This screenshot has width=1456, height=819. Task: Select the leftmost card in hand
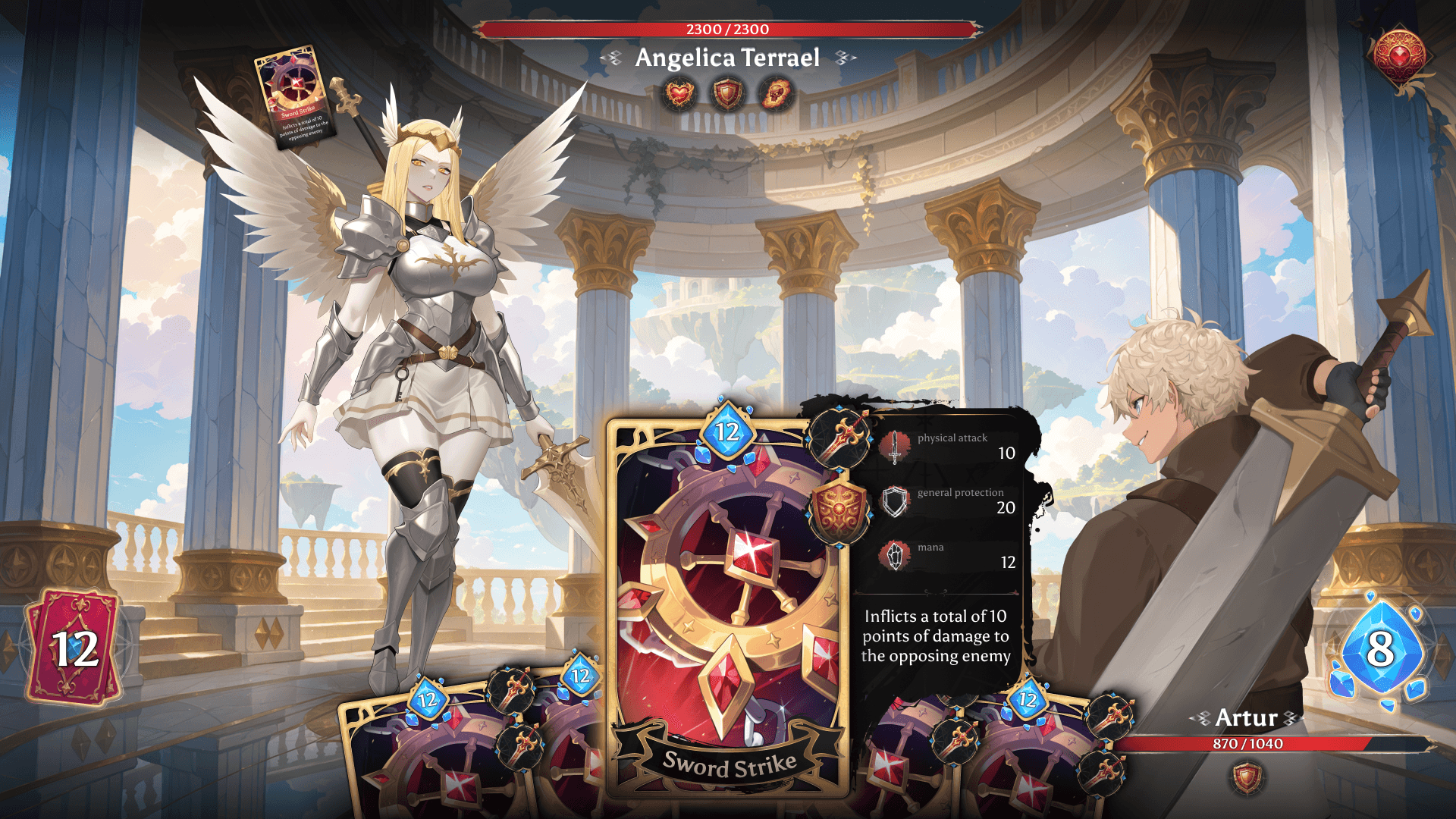425,758
